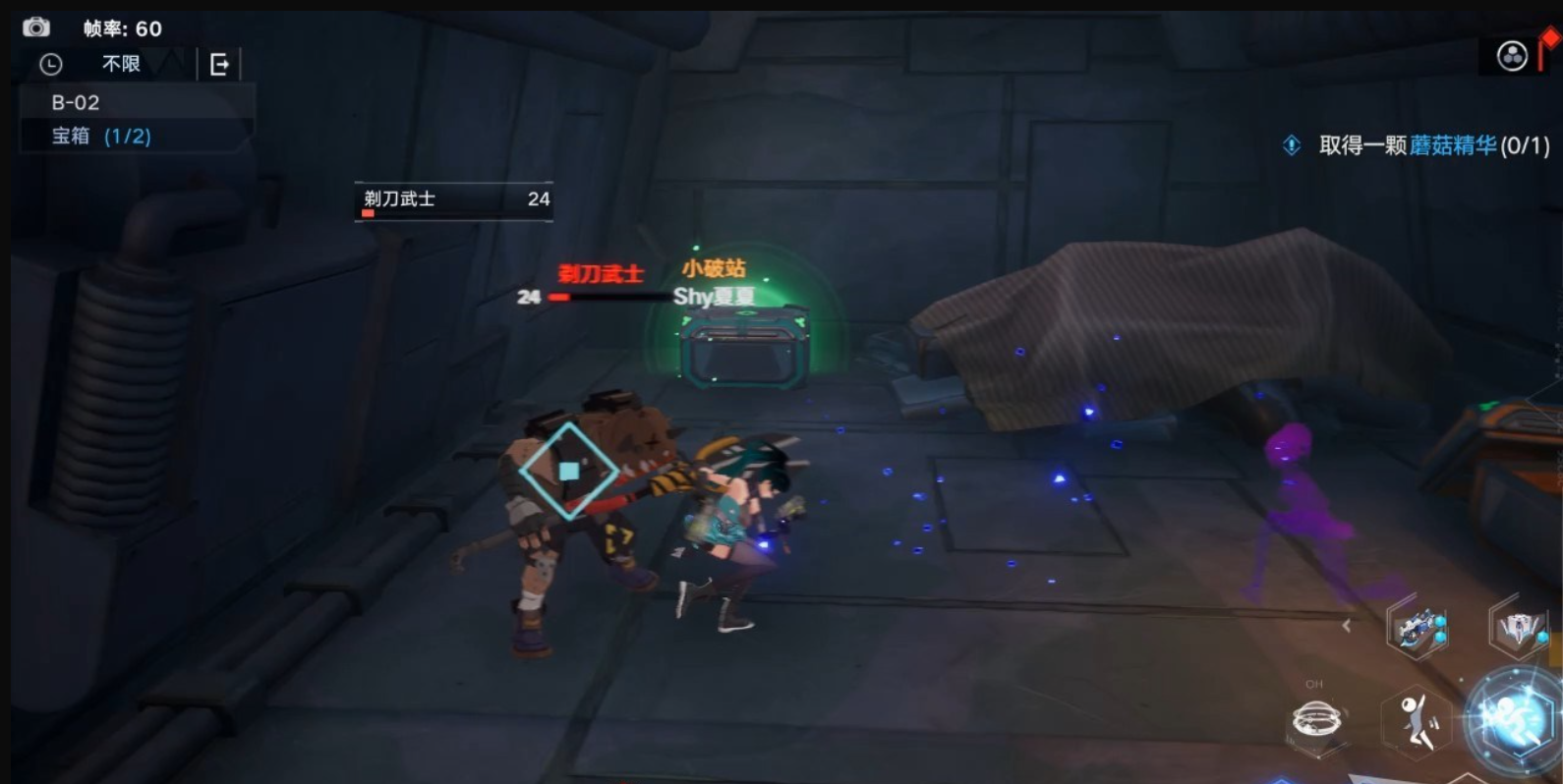Trigger the jump action button
The height and width of the screenshot is (784, 1563).
point(1417,722)
